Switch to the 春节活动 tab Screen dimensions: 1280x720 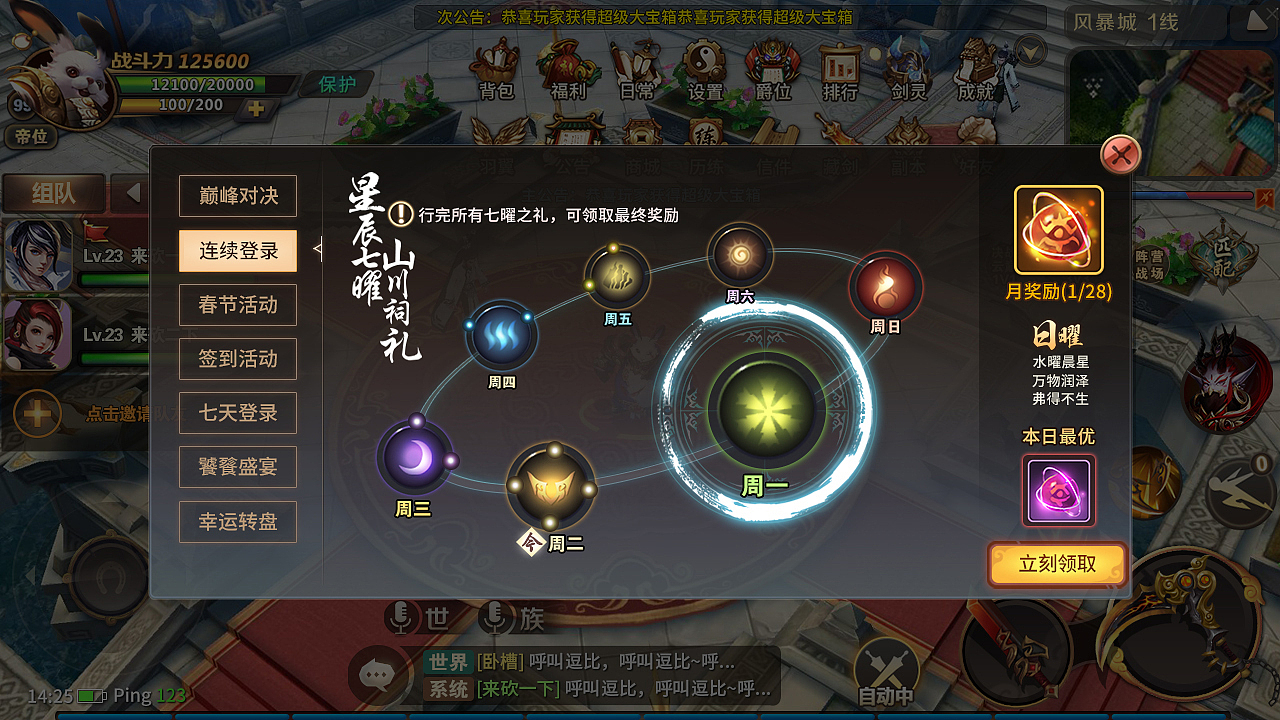pyautogui.click(x=237, y=305)
